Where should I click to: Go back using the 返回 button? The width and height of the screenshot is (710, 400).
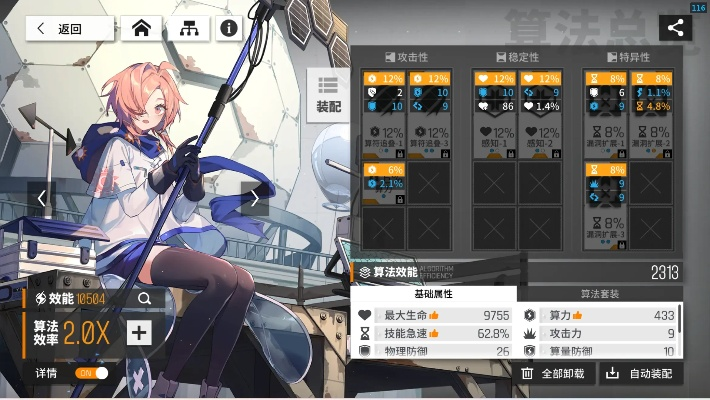click(x=69, y=28)
